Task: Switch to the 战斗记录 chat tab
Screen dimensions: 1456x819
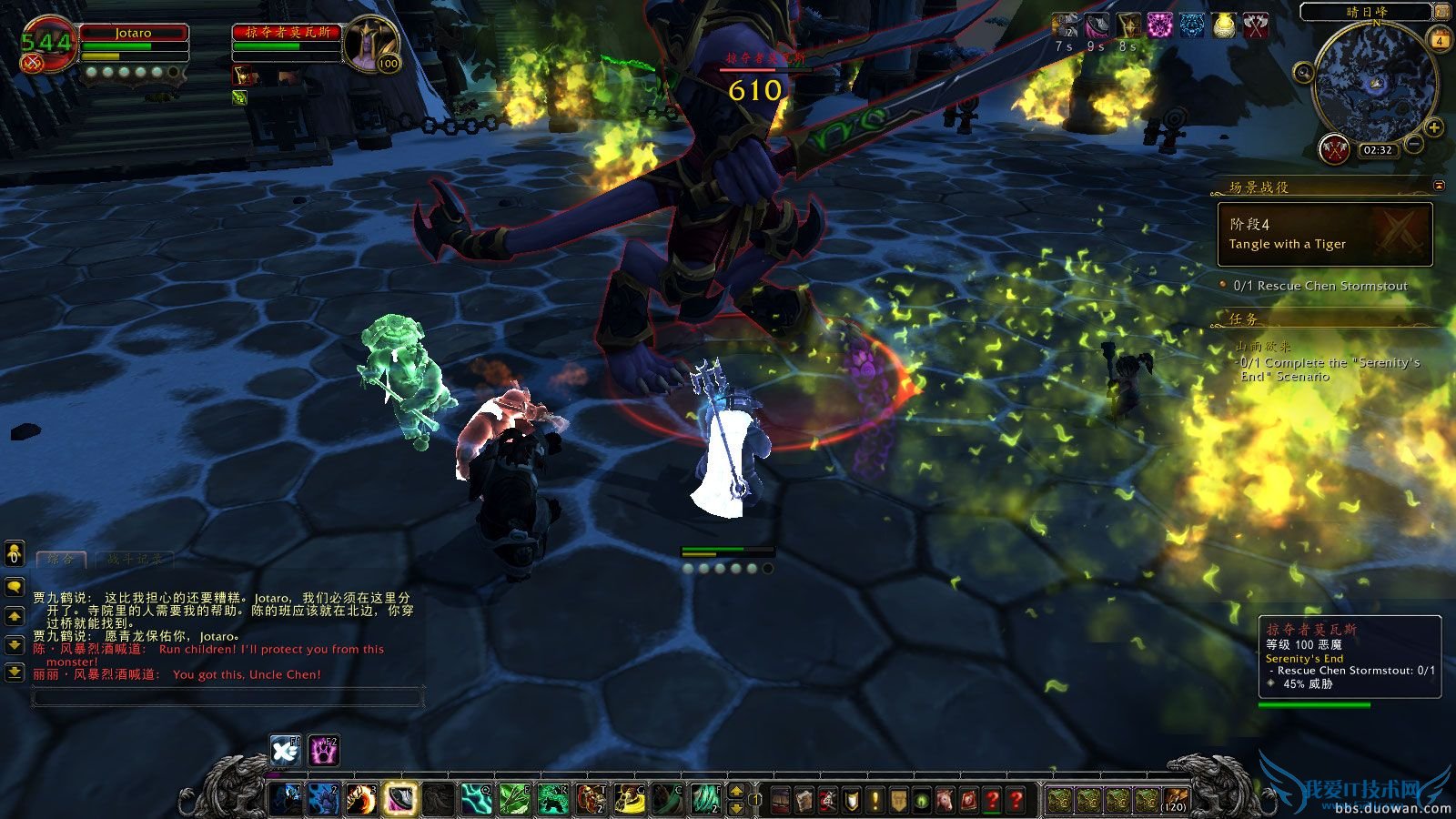Action: click(134, 560)
